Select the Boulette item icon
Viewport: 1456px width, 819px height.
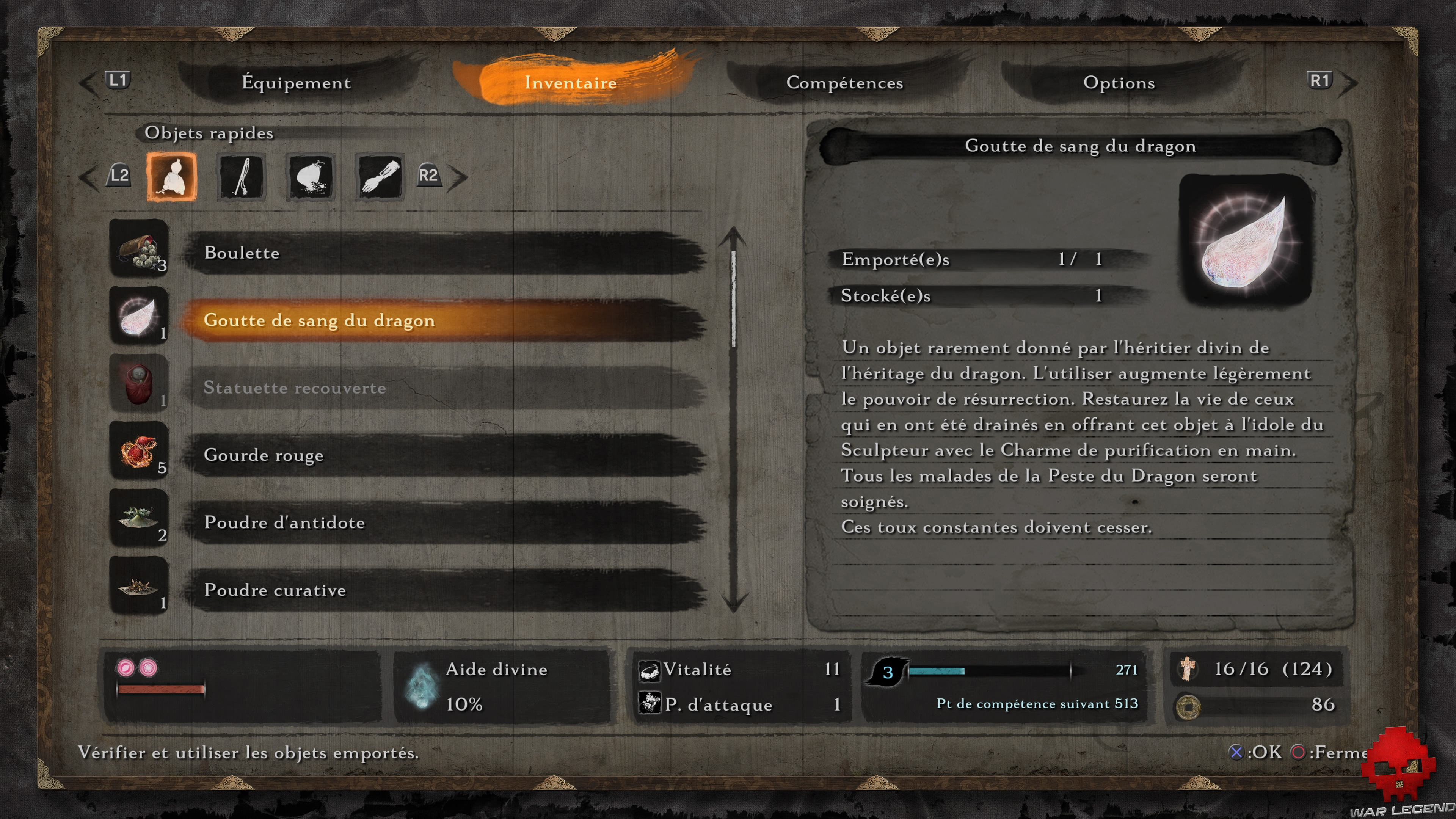pos(139,250)
